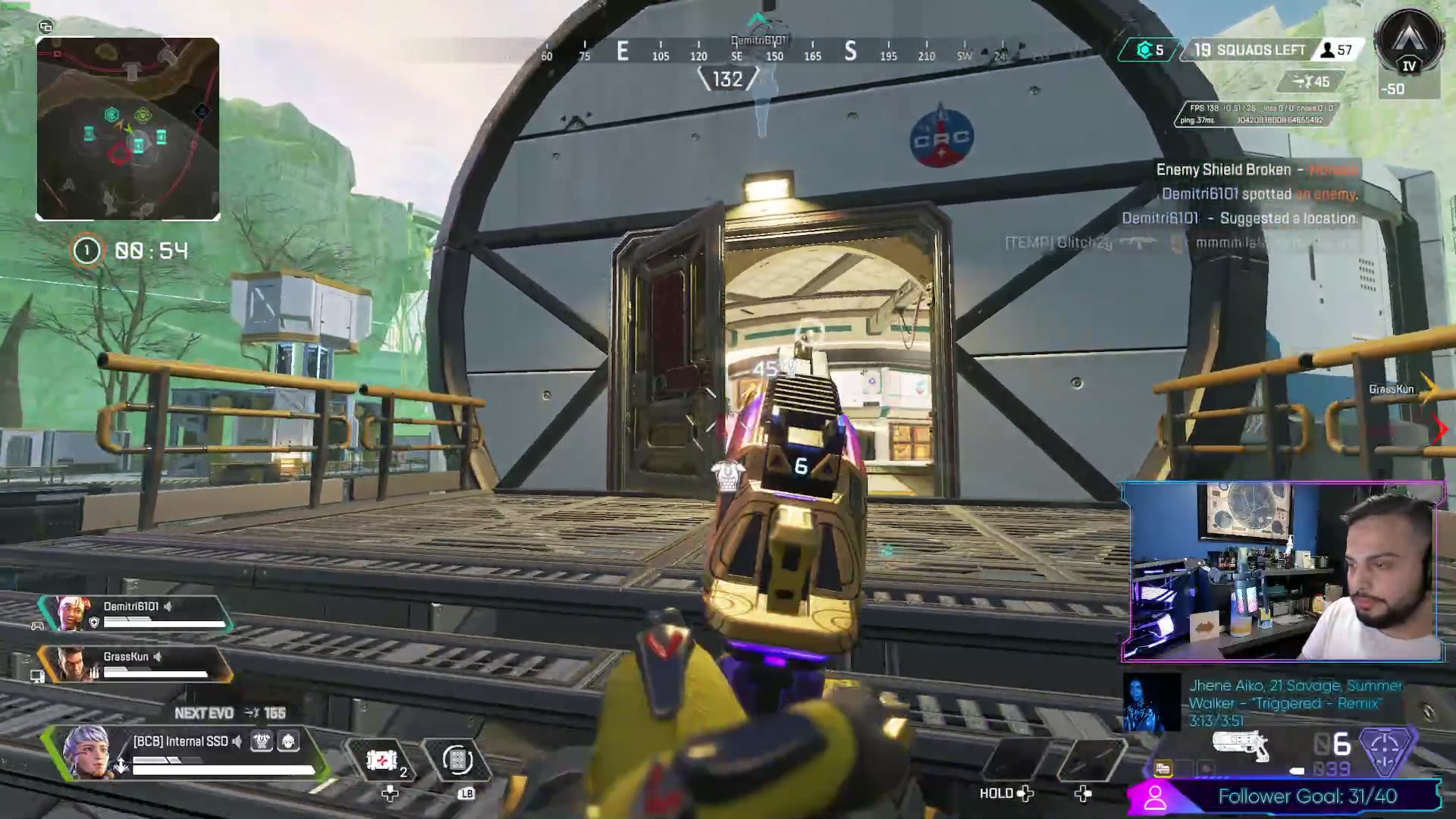This screenshot has height=819, width=1456.
Task: Click the first legend perk icon
Action: [262, 741]
